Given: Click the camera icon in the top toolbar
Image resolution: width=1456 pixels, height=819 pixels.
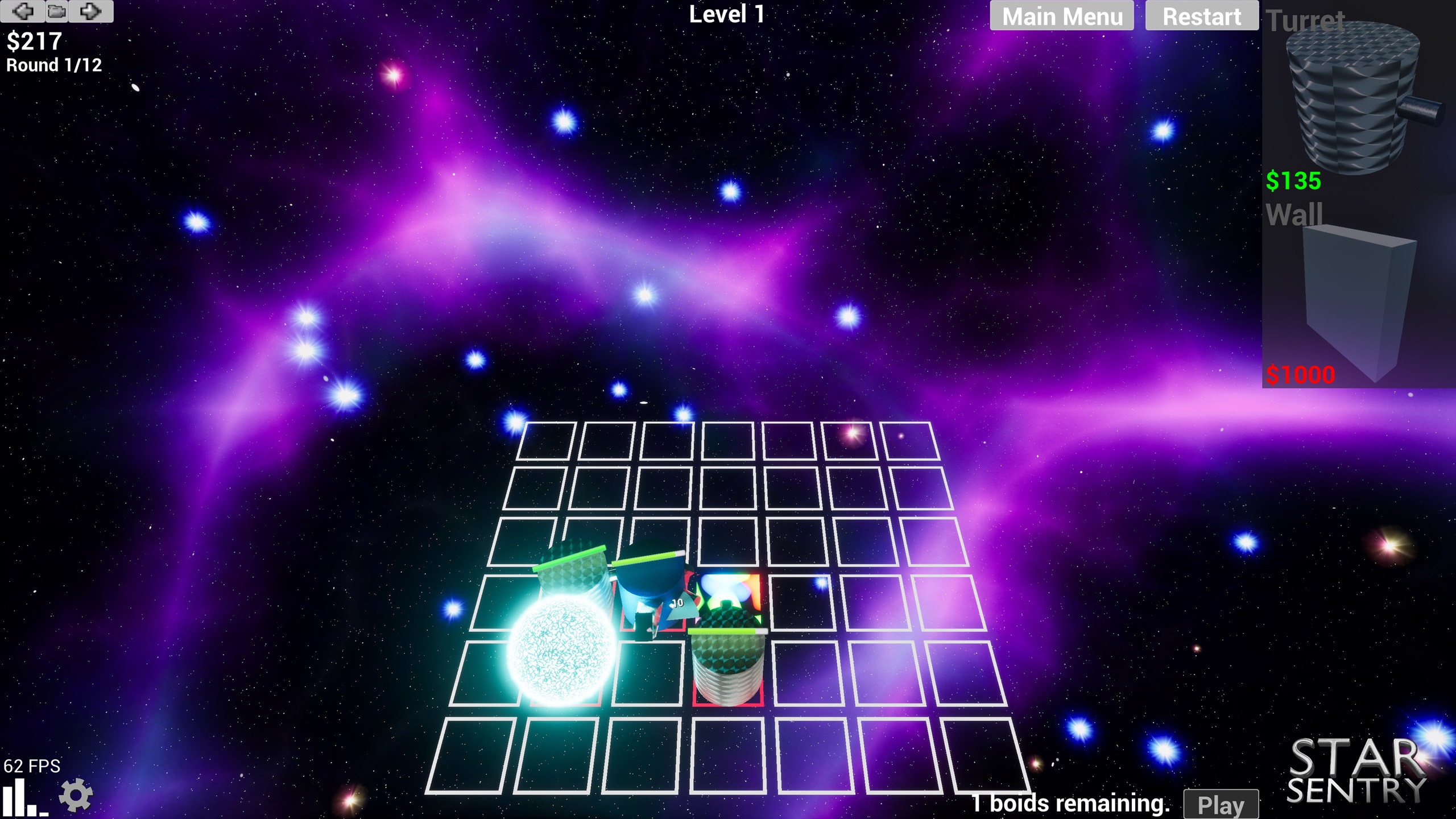Looking at the screenshot, I should tap(56, 11).
